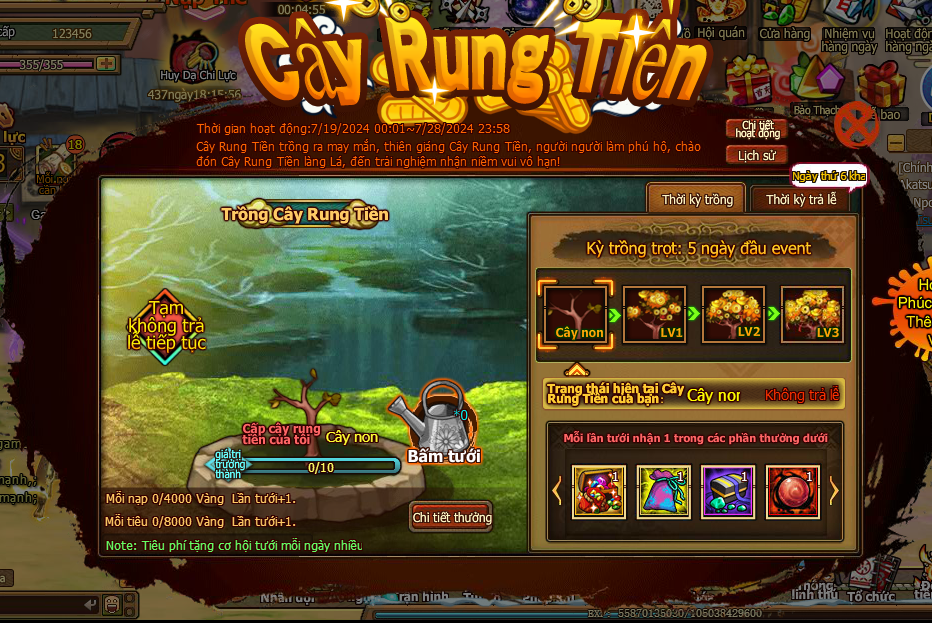This screenshot has height=623, width=932.
Task: Select the LV3 money tree stage
Action: pyautogui.click(x=811, y=315)
